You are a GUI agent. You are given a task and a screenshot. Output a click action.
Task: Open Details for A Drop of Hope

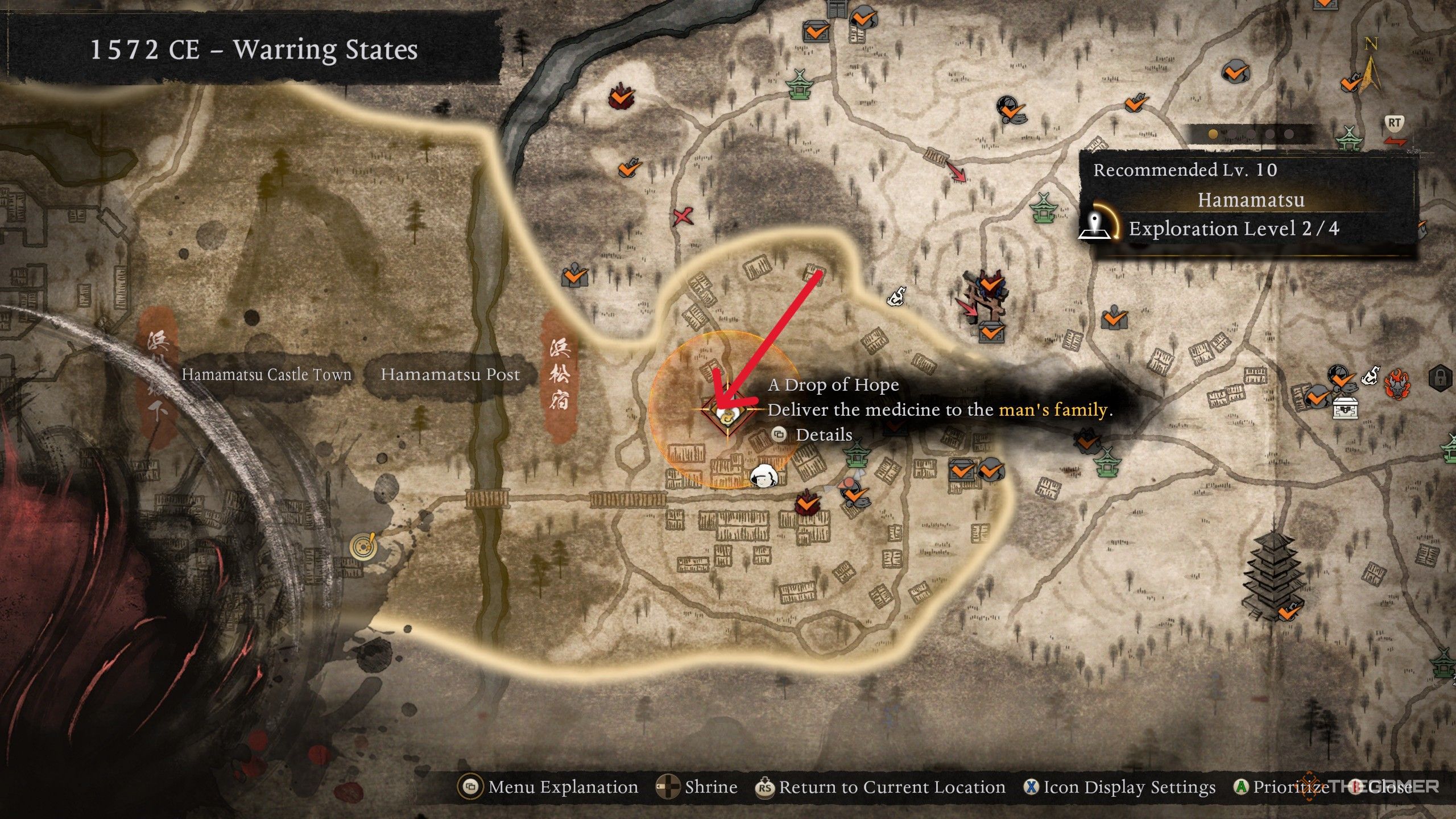pos(813,435)
